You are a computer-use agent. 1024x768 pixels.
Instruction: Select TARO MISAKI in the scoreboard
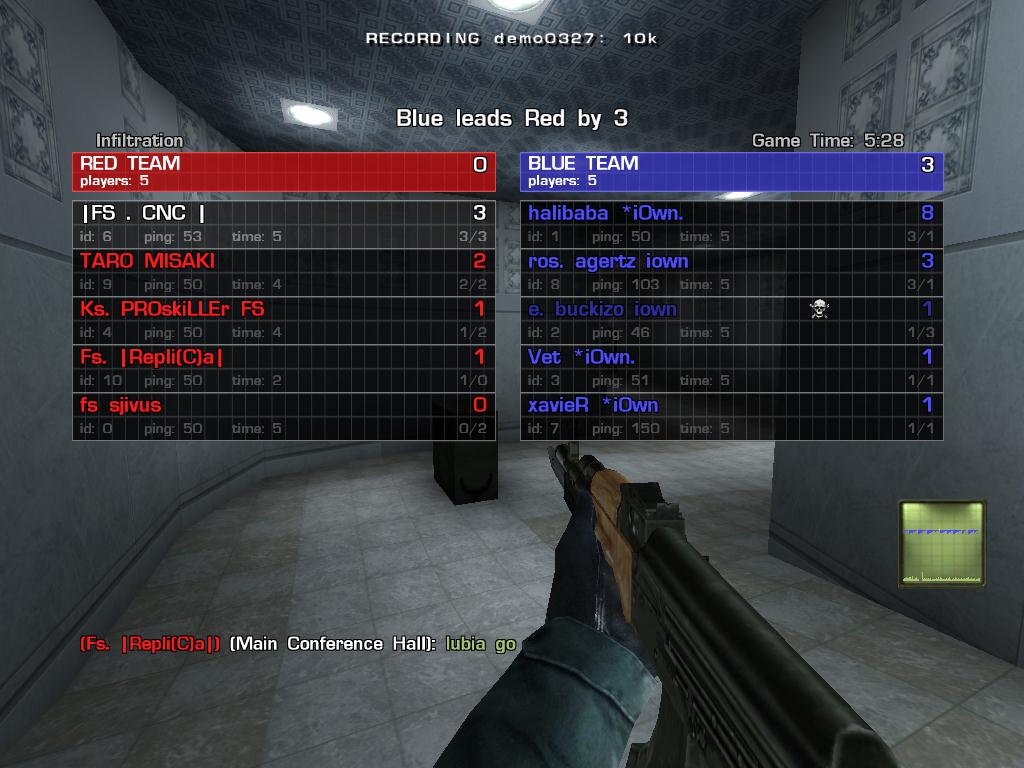[283, 272]
